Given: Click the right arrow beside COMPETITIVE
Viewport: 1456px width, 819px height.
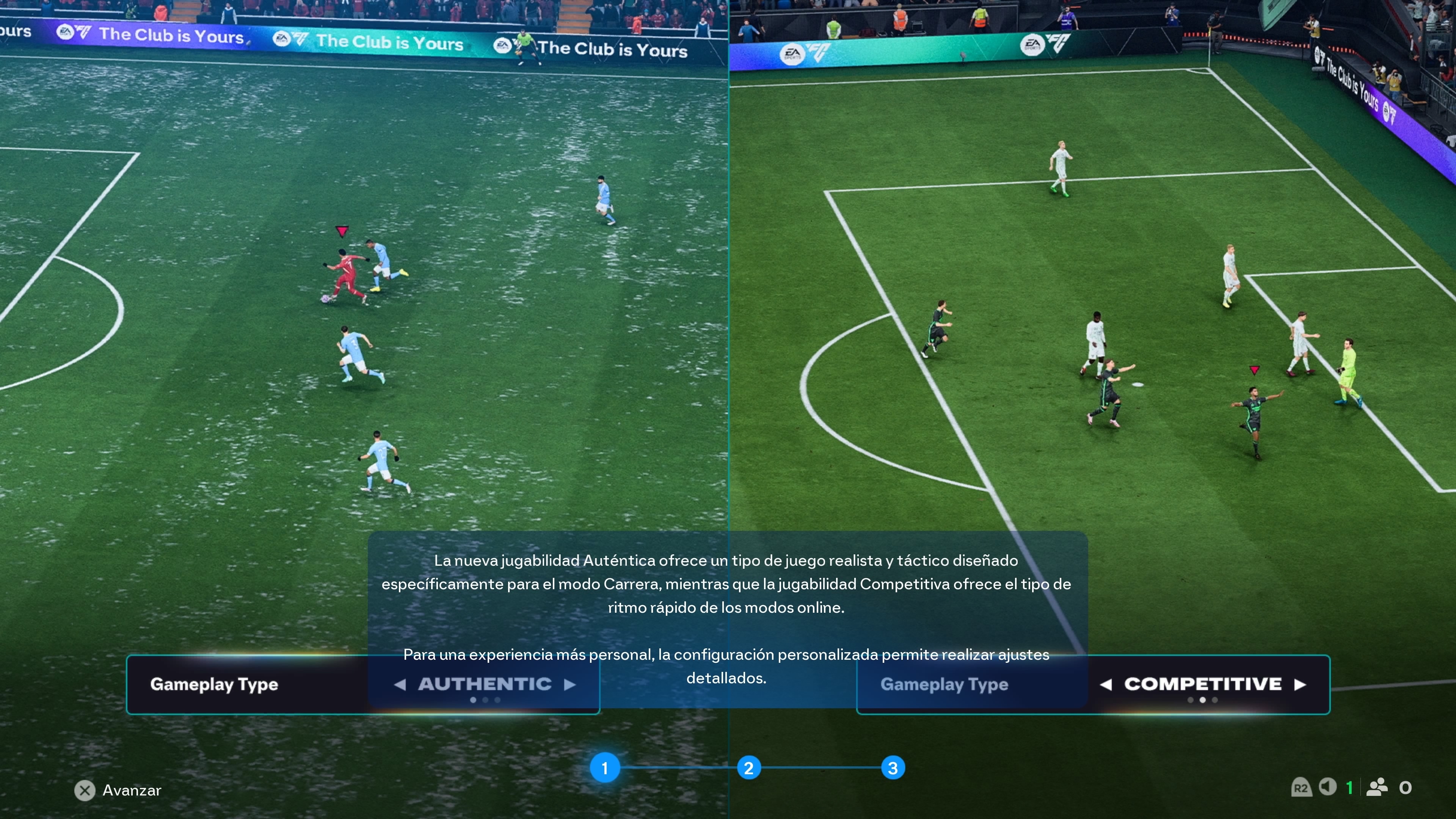Looking at the screenshot, I should [x=1301, y=684].
